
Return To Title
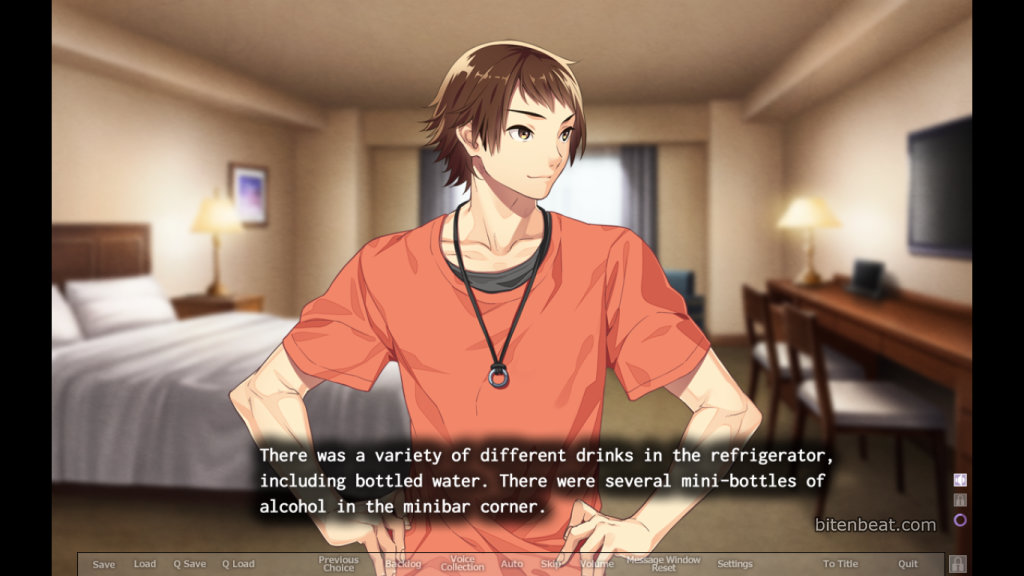(840, 564)
